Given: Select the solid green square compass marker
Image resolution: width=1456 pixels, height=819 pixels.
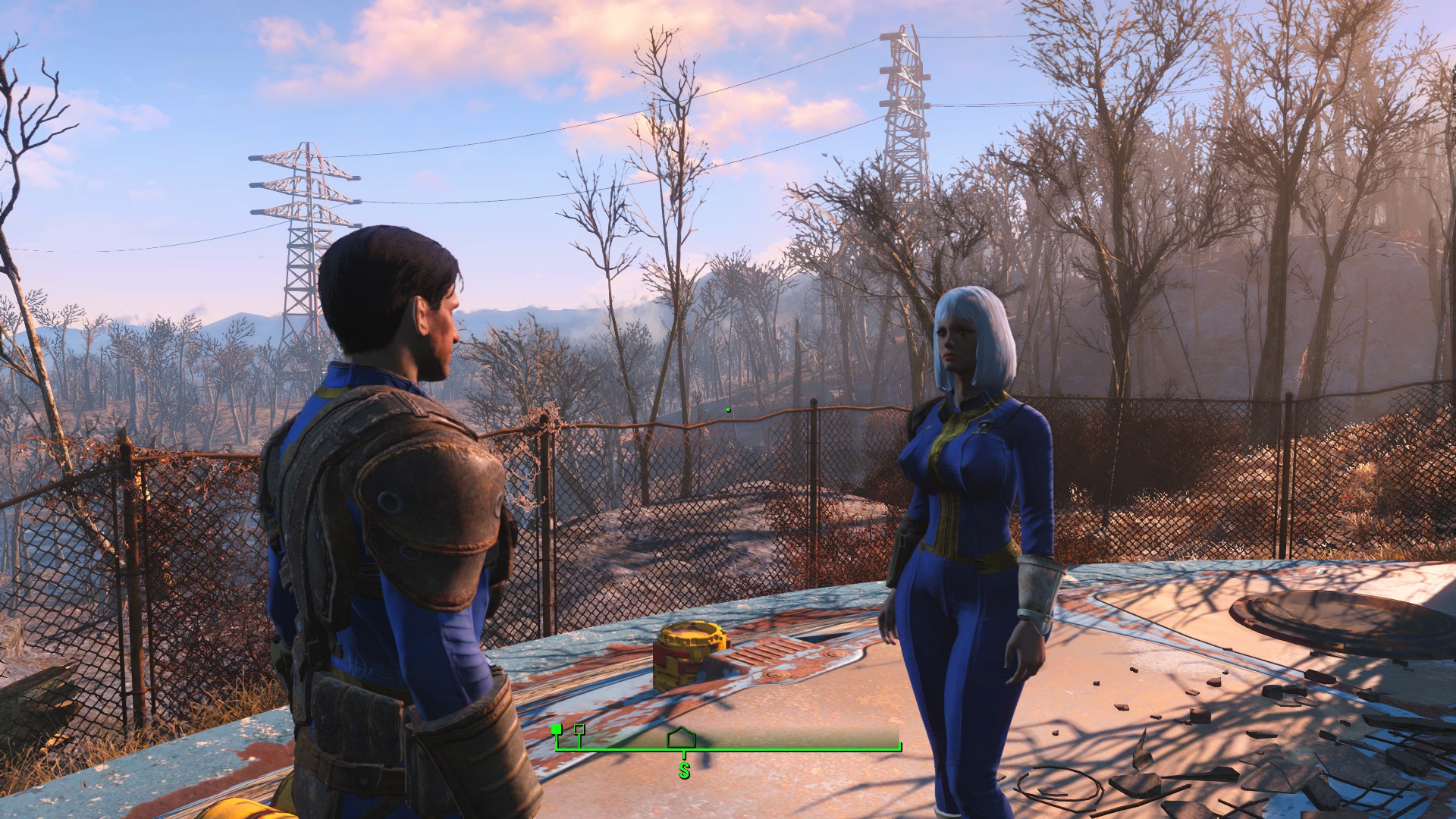Looking at the screenshot, I should pos(557,729).
